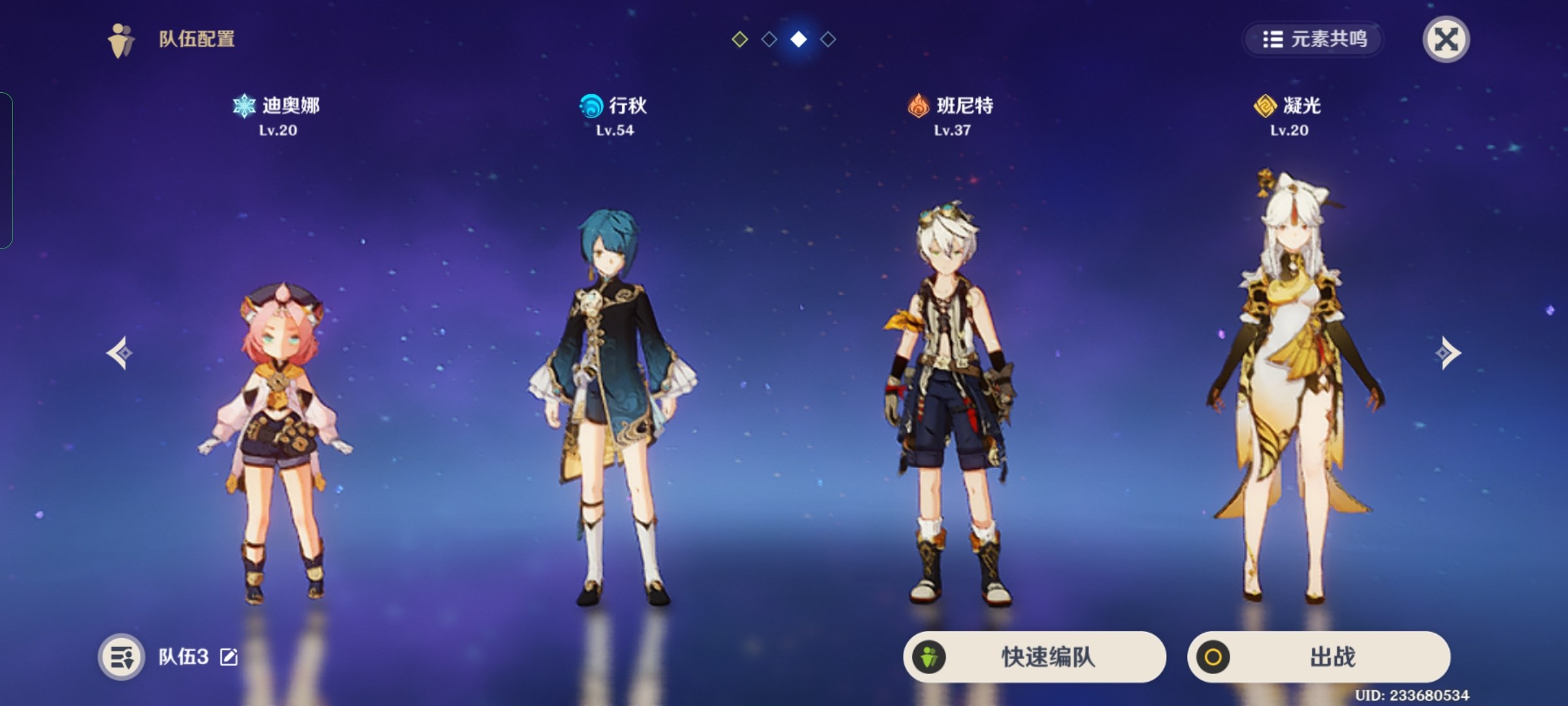The width and height of the screenshot is (1568, 706).
Task: Jump to the fourth team page diamond
Action: [x=828, y=39]
